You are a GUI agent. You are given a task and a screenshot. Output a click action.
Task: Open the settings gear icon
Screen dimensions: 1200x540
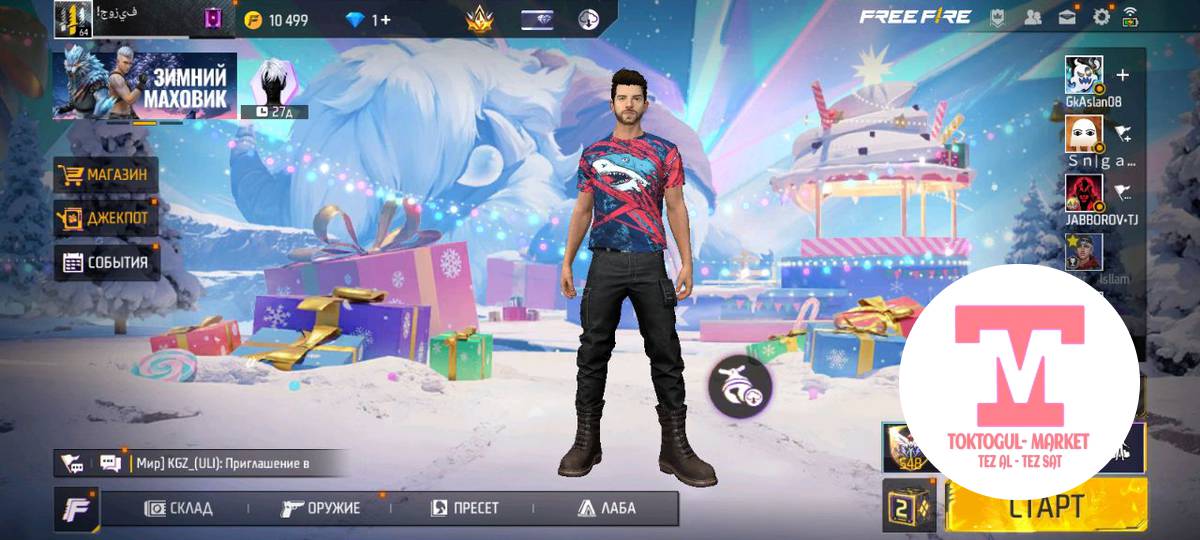(x=1102, y=17)
